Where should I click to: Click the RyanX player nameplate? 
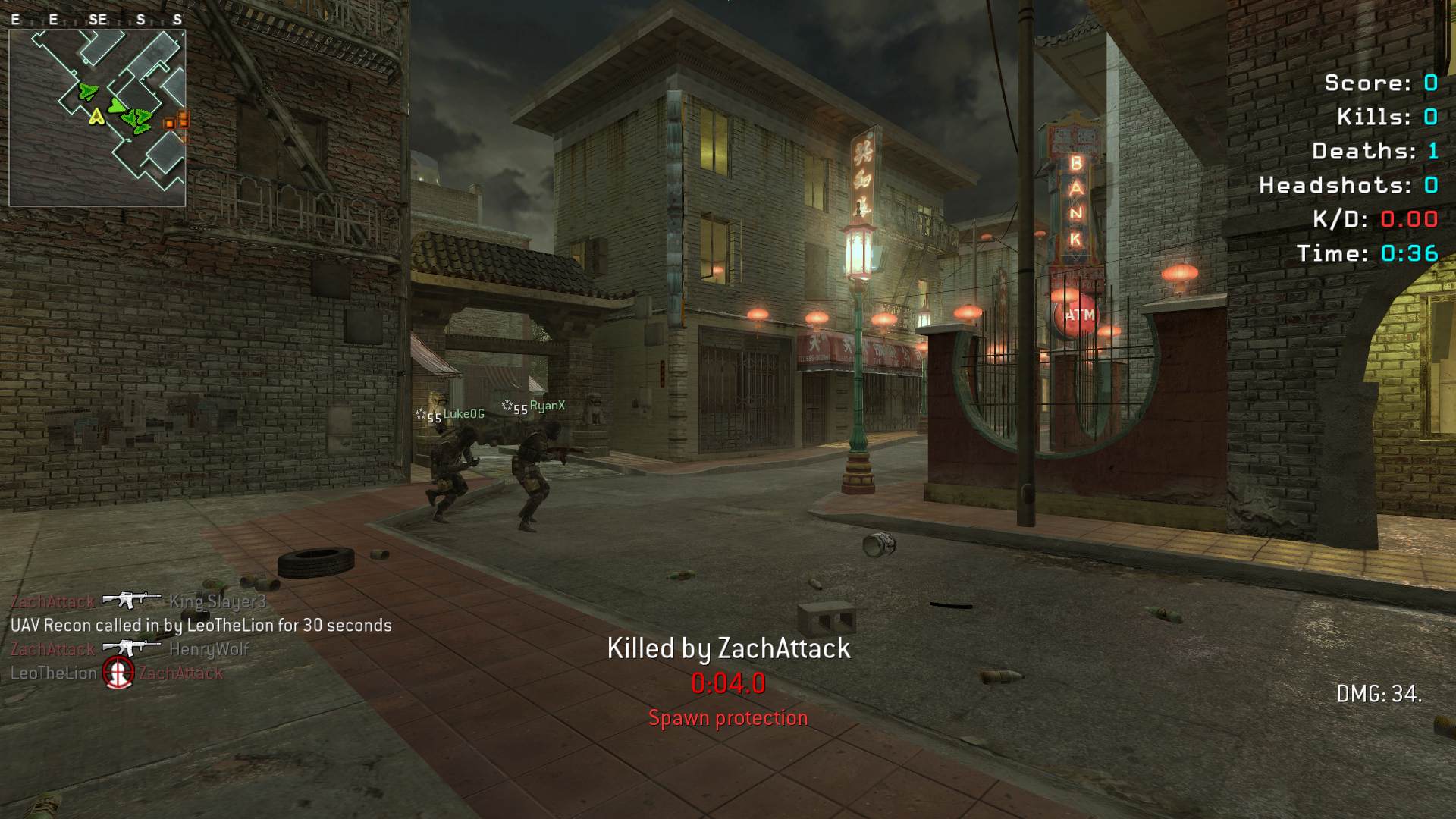click(x=534, y=407)
